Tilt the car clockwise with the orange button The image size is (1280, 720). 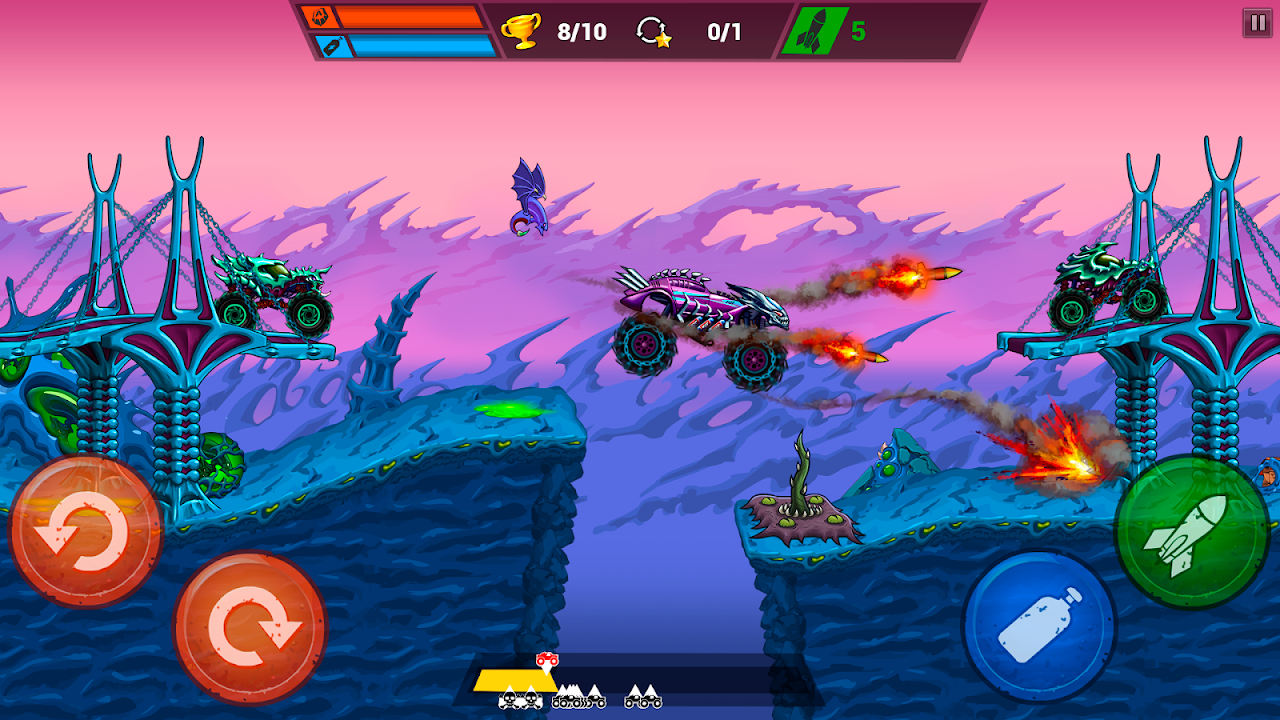(x=250, y=627)
